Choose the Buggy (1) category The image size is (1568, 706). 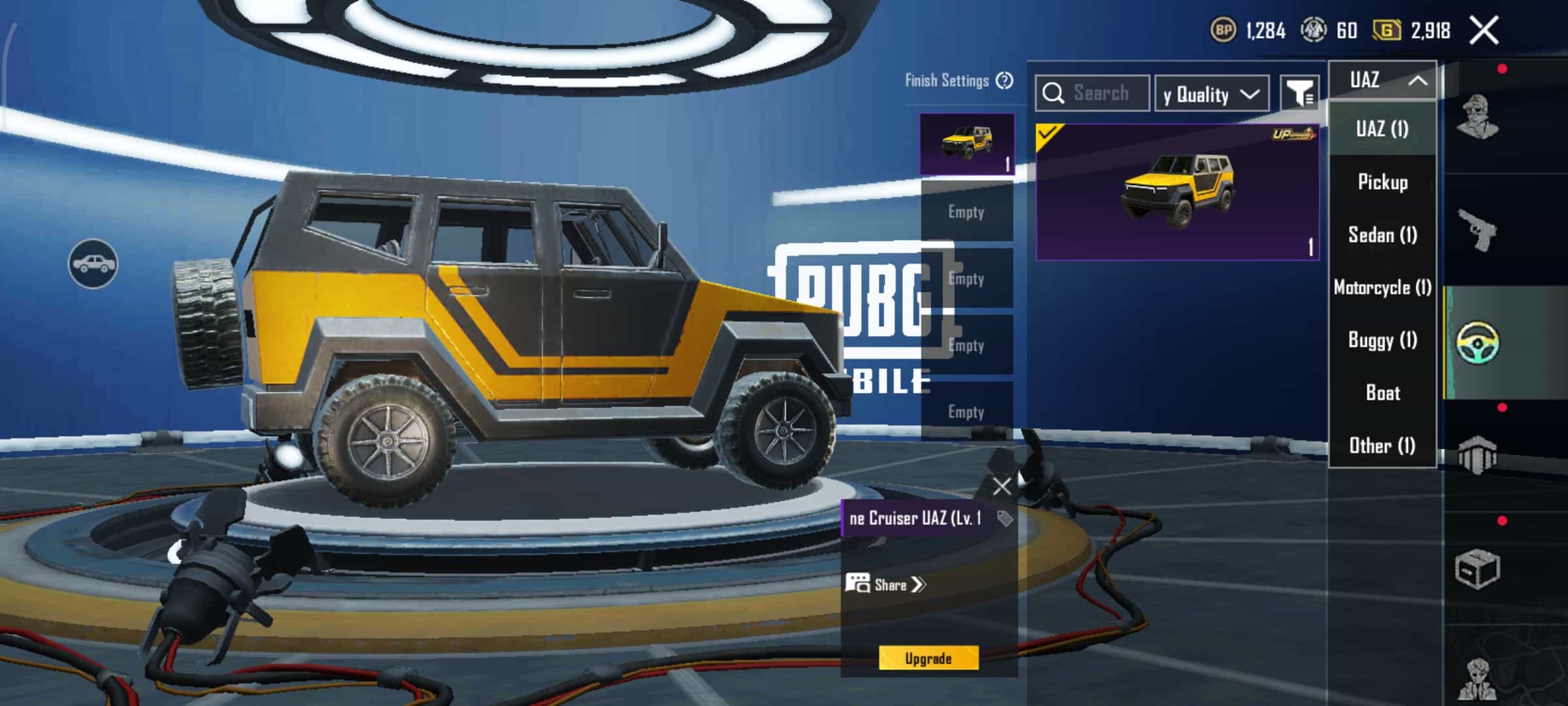(1382, 340)
